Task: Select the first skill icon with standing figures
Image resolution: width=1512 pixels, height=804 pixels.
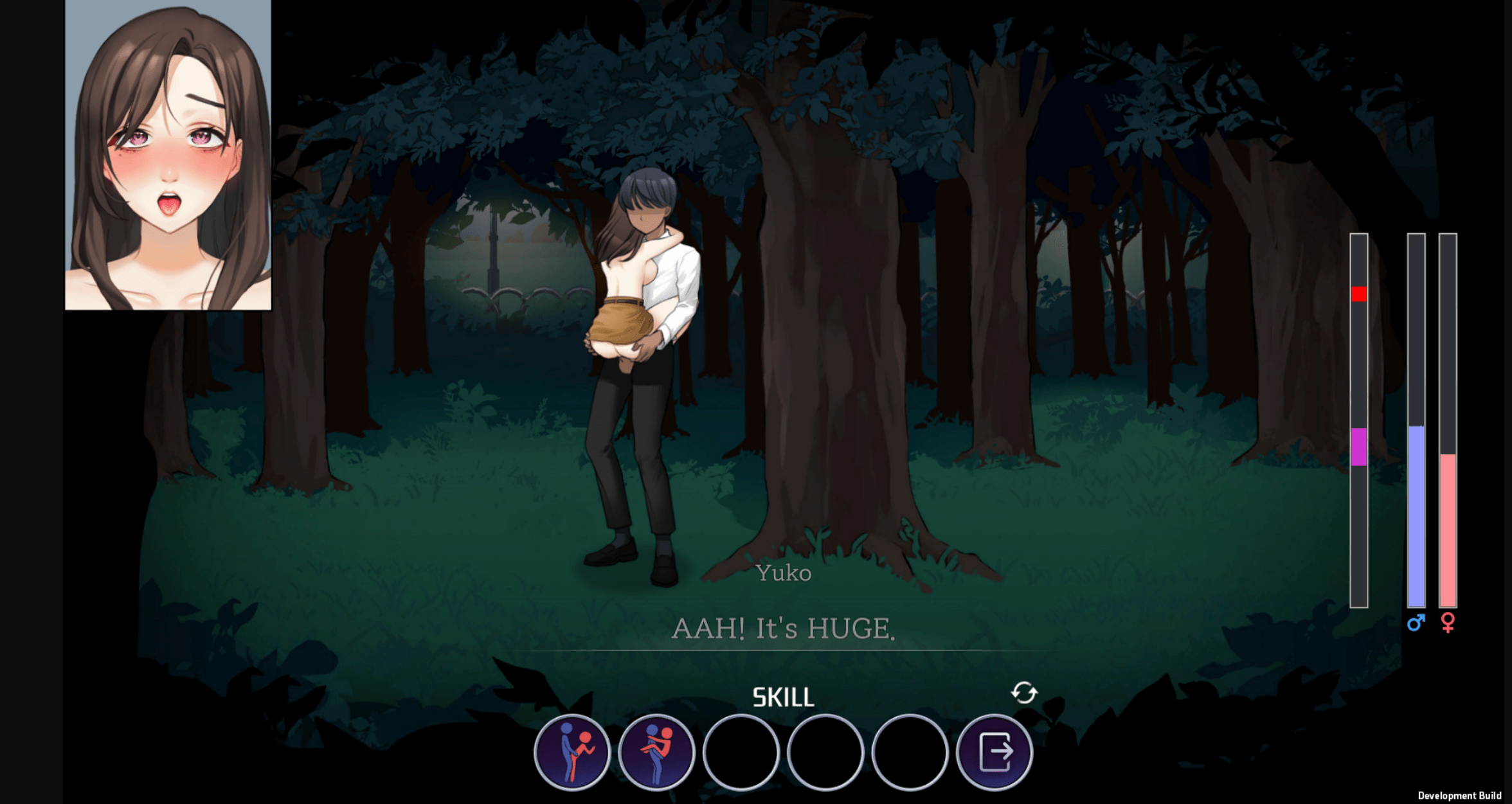Action: point(571,752)
